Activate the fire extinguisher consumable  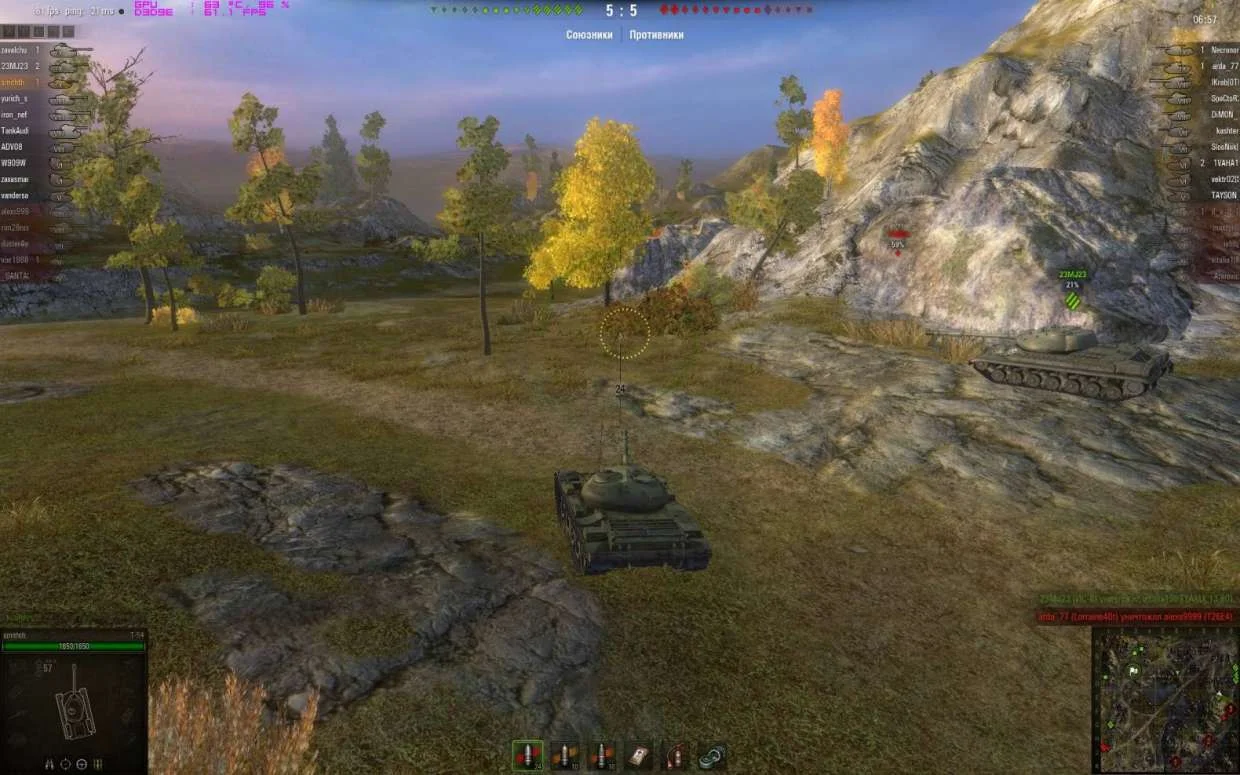[676, 756]
